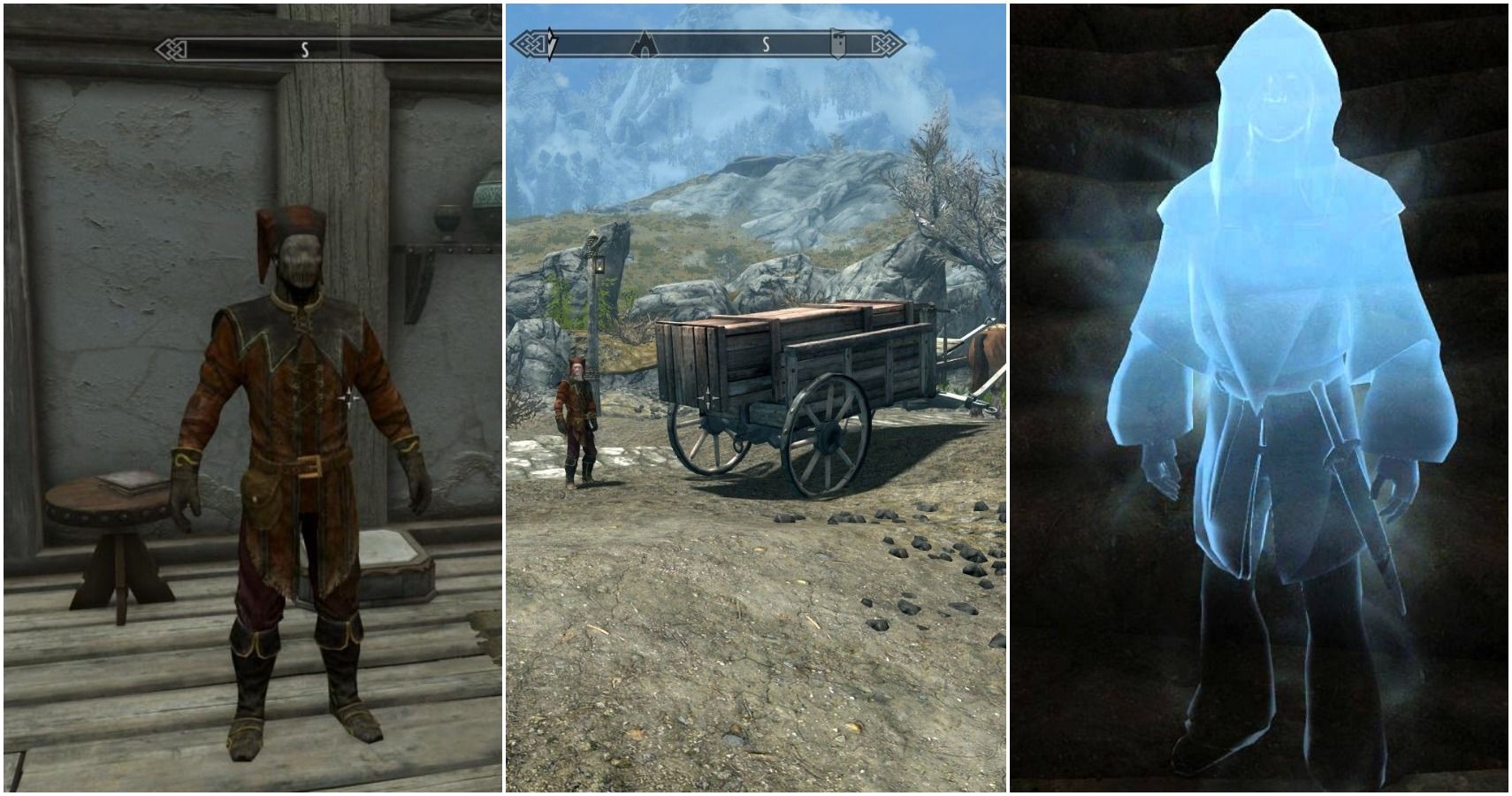Image resolution: width=1512 pixels, height=796 pixels.
Task: Click the left knotwork end-cap of the compass
Action: point(531,44)
